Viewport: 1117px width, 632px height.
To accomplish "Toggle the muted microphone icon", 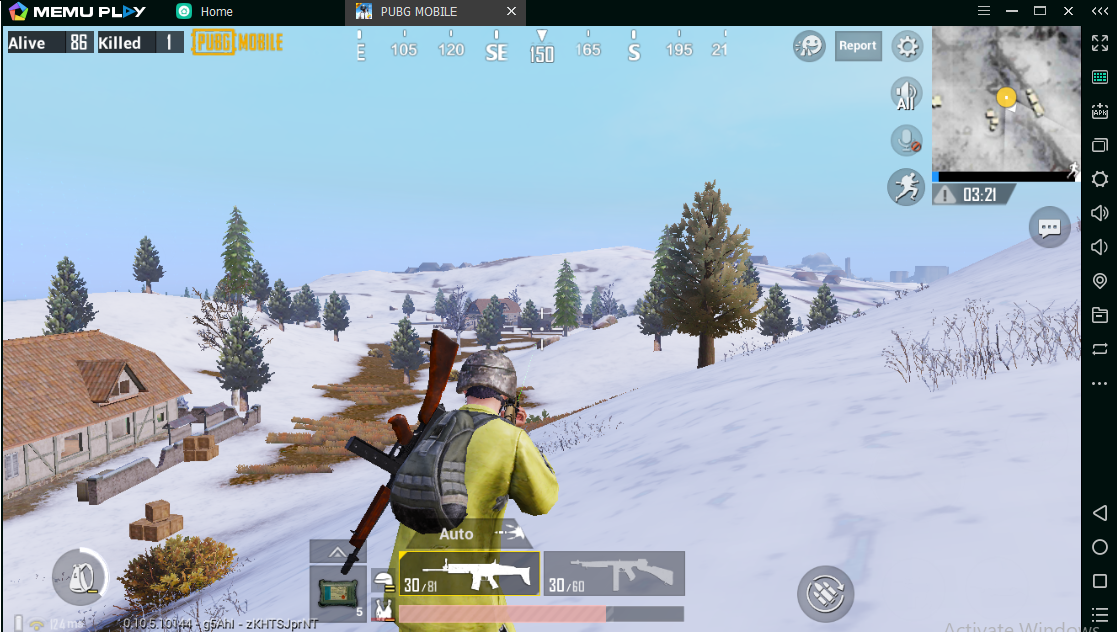I will [x=906, y=141].
